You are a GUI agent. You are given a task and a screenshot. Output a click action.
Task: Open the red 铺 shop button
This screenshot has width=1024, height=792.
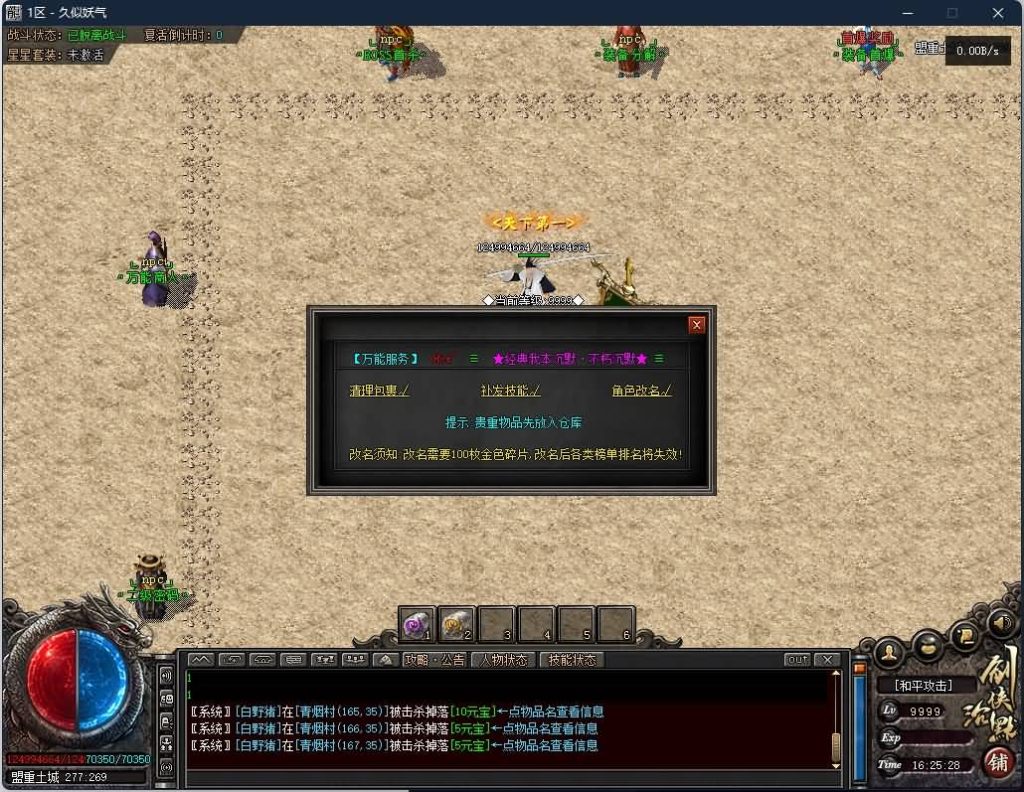point(998,763)
